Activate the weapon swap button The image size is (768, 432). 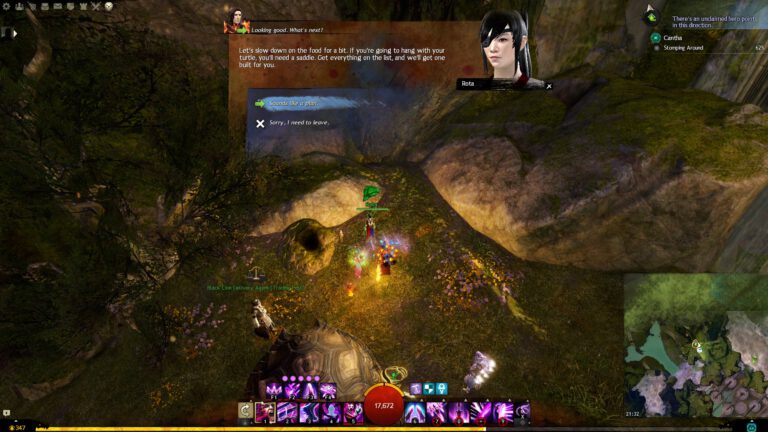244,412
